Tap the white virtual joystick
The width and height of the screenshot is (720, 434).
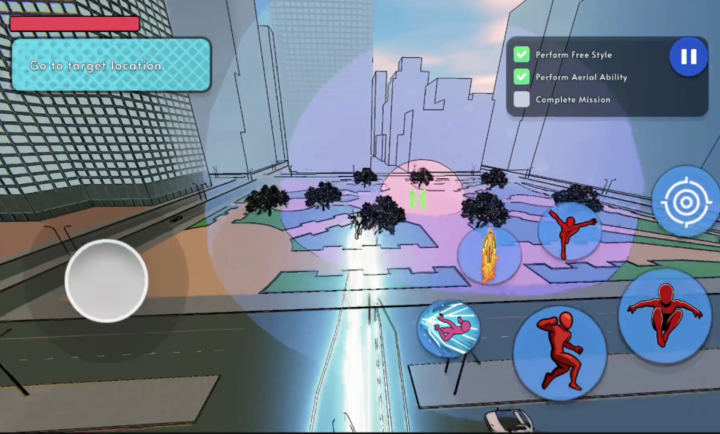[106, 281]
